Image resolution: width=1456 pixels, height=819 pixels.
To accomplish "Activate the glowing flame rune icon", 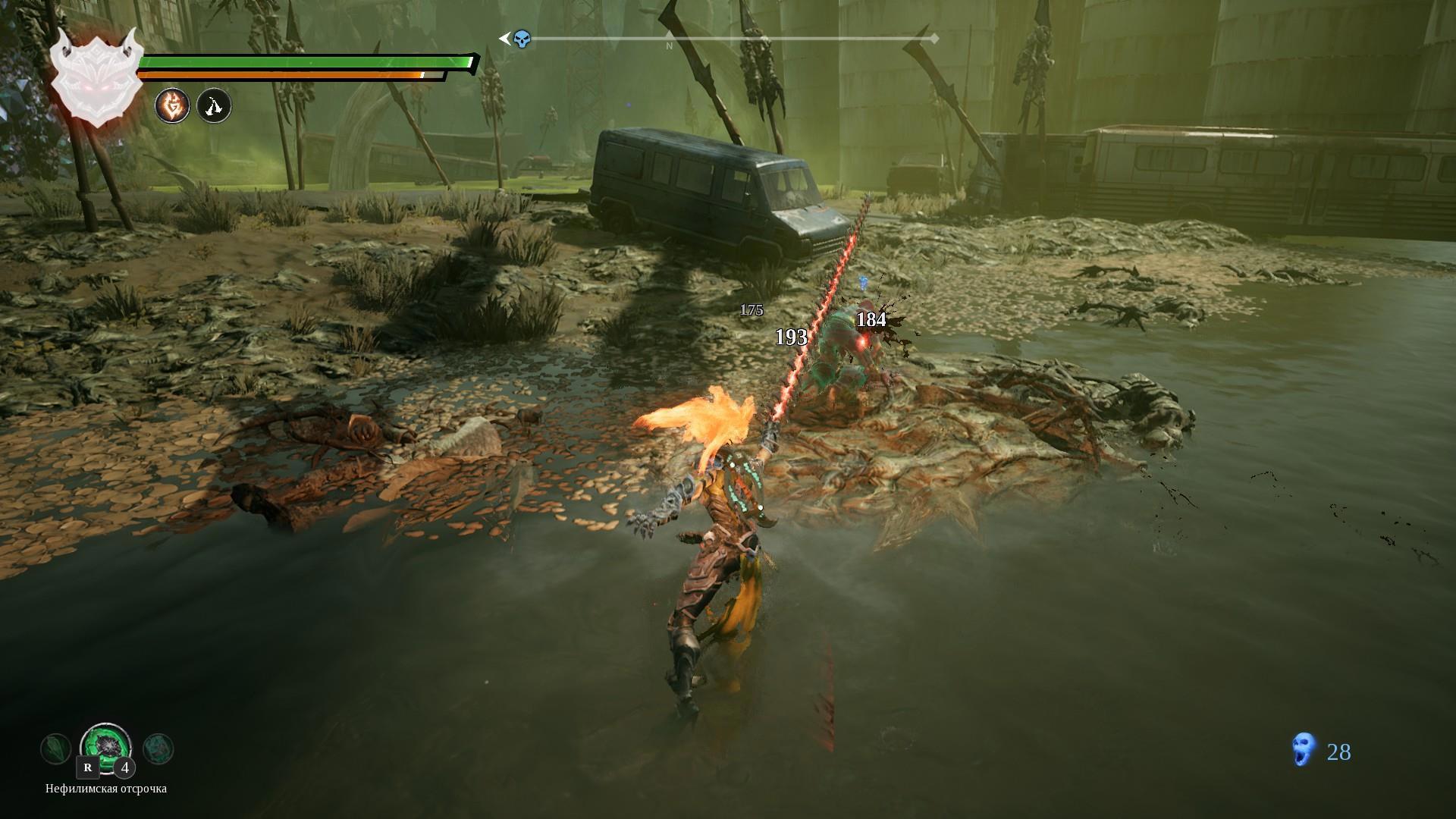I will click(172, 105).
